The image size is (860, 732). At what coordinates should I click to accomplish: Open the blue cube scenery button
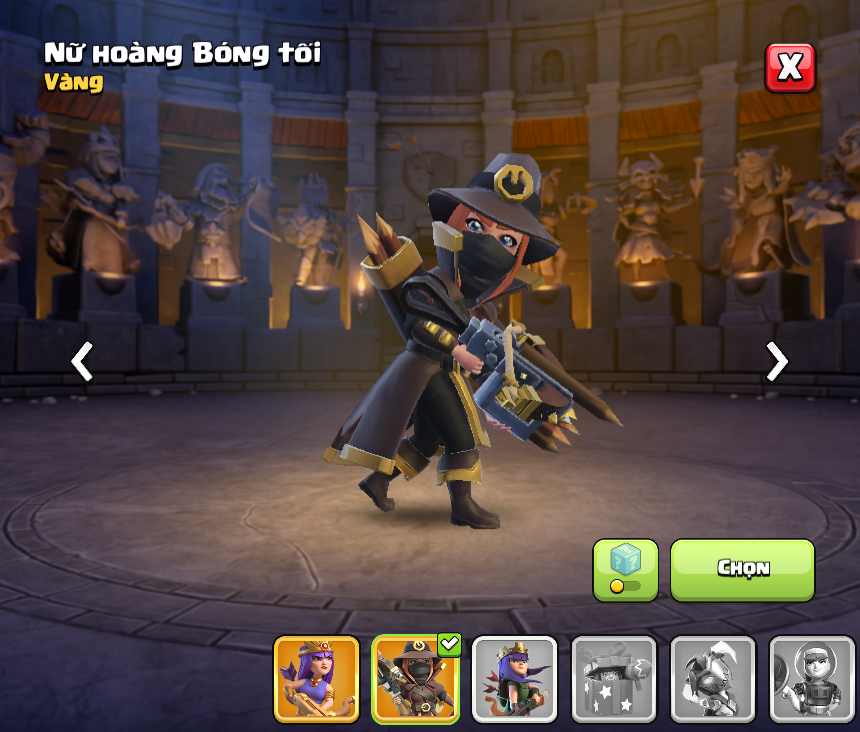click(x=625, y=570)
